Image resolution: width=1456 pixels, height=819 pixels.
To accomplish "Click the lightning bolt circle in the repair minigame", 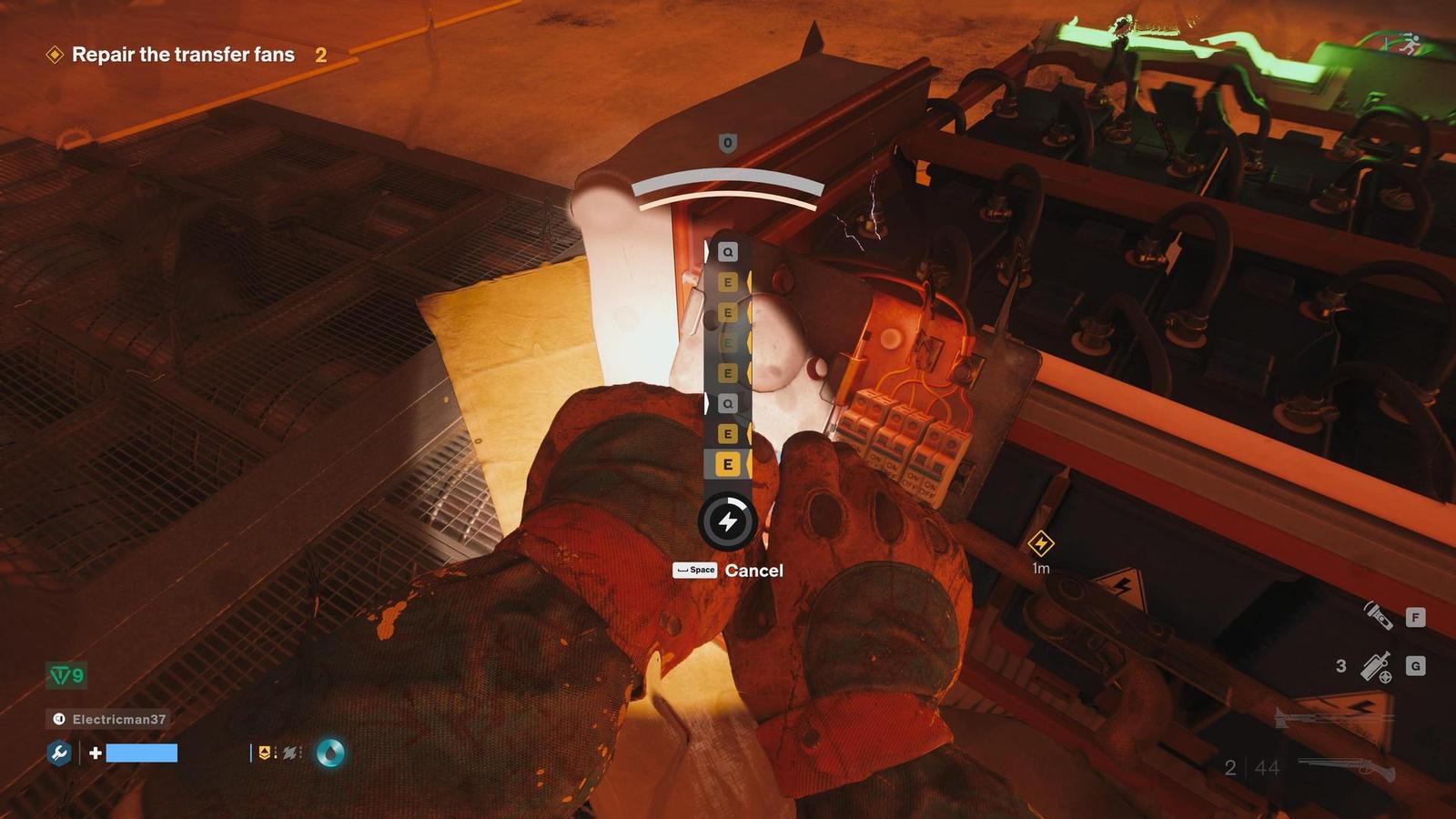I will pyautogui.click(x=728, y=519).
